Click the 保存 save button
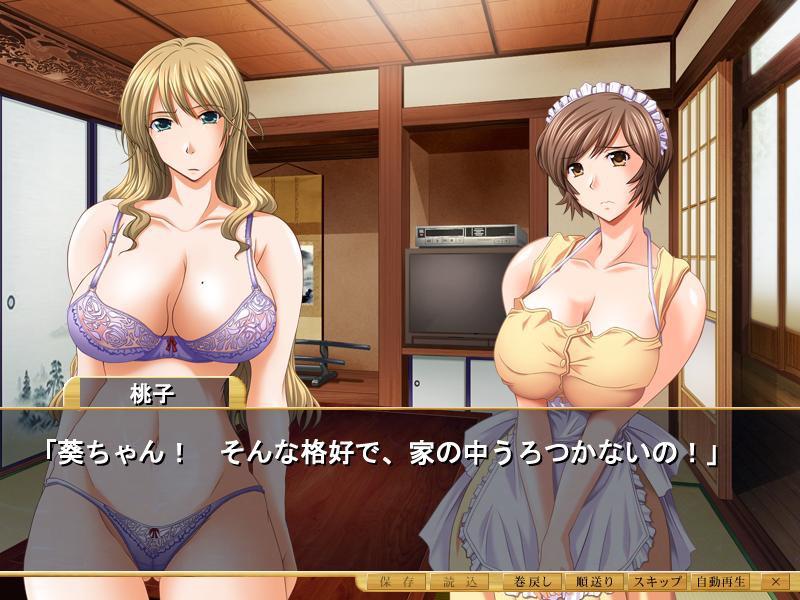Image resolution: width=800 pixels, height=600 pixels. coord(396,581)
